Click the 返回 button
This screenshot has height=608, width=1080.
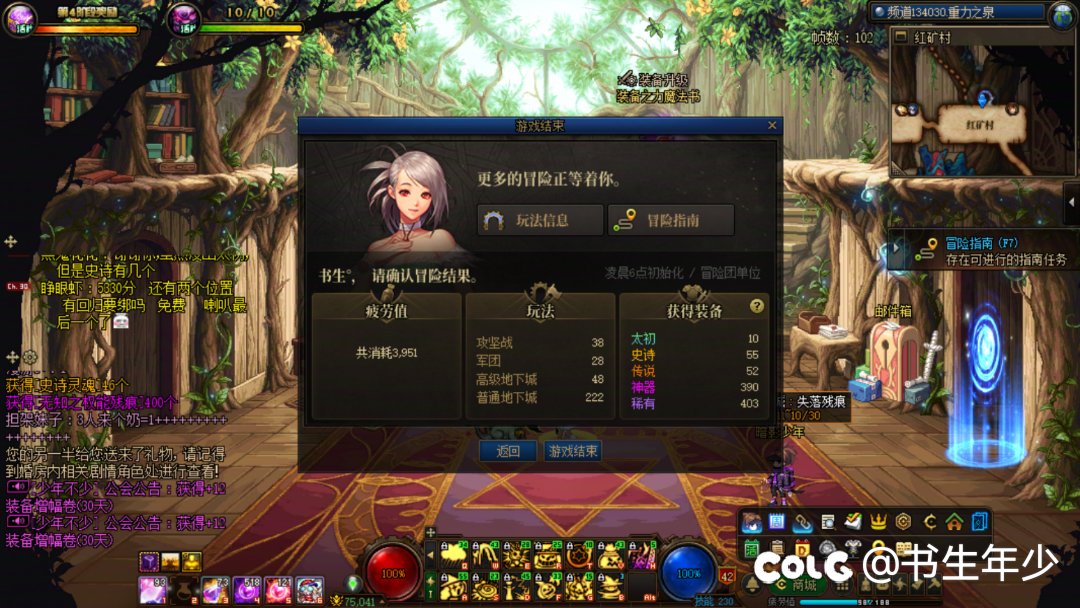click(508, 451)
